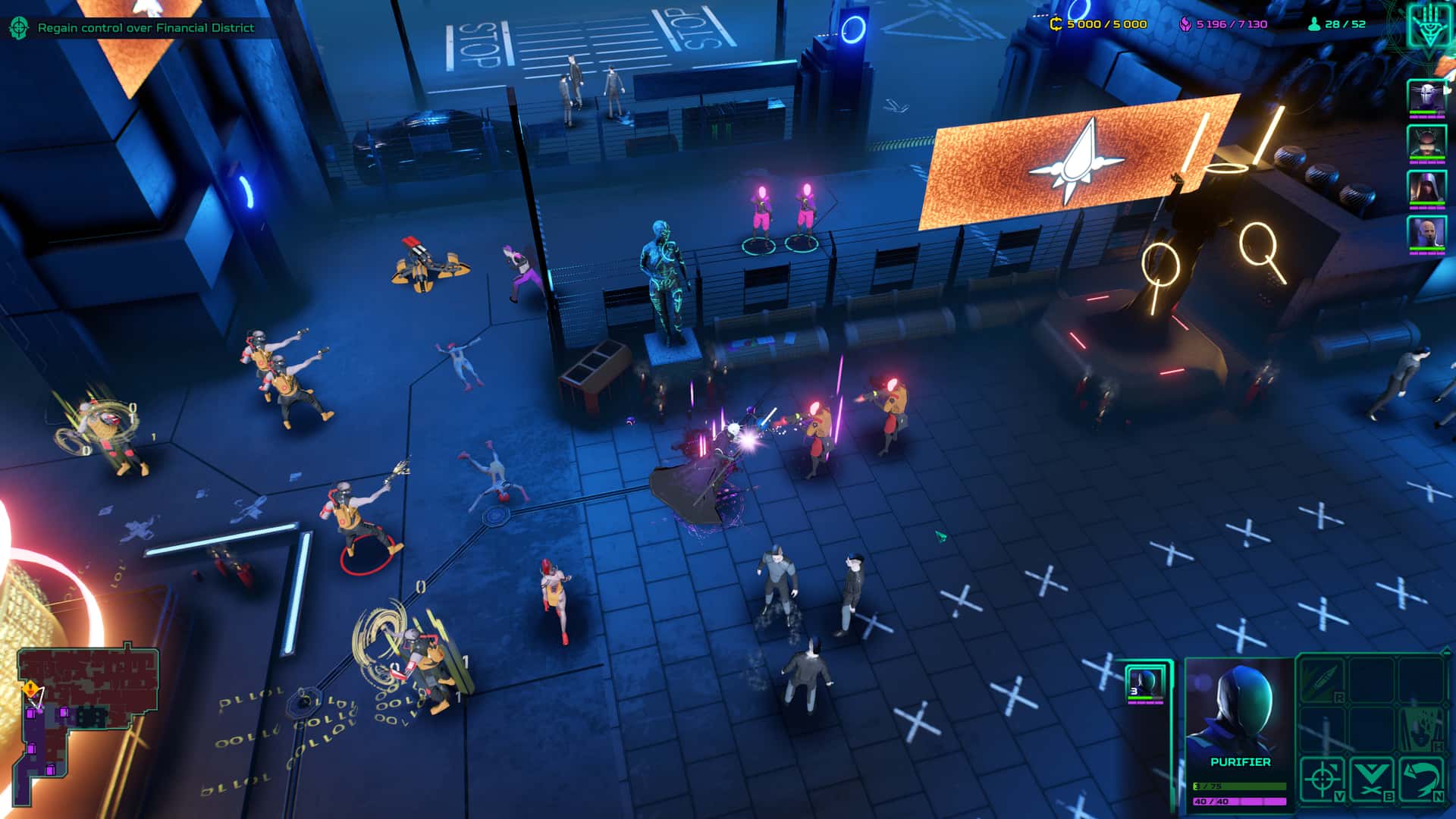Screen dimensions: 1456x819
Task: Click the pink faith flame resource icon
Action: point(1184,23)
